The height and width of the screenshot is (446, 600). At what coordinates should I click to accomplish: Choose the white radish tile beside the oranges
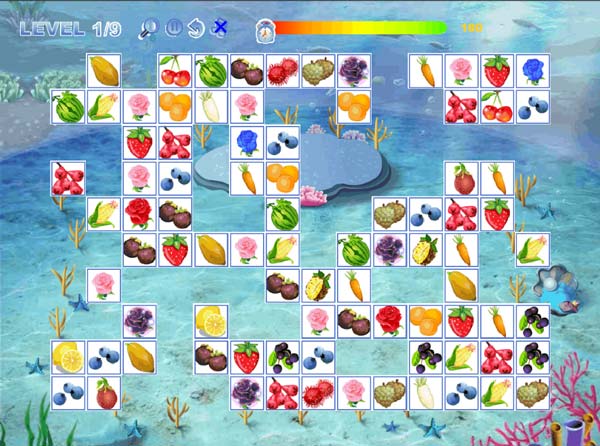(x=211, y=106)
